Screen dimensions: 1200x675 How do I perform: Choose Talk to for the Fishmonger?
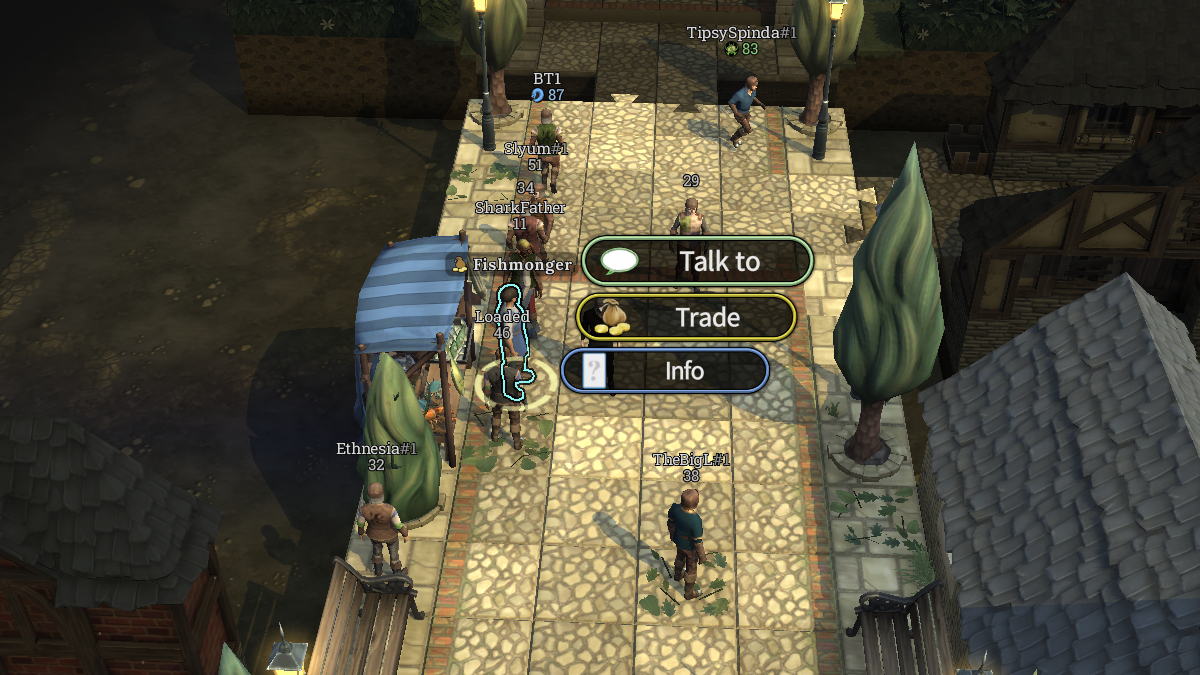click(x=698, y=261)
